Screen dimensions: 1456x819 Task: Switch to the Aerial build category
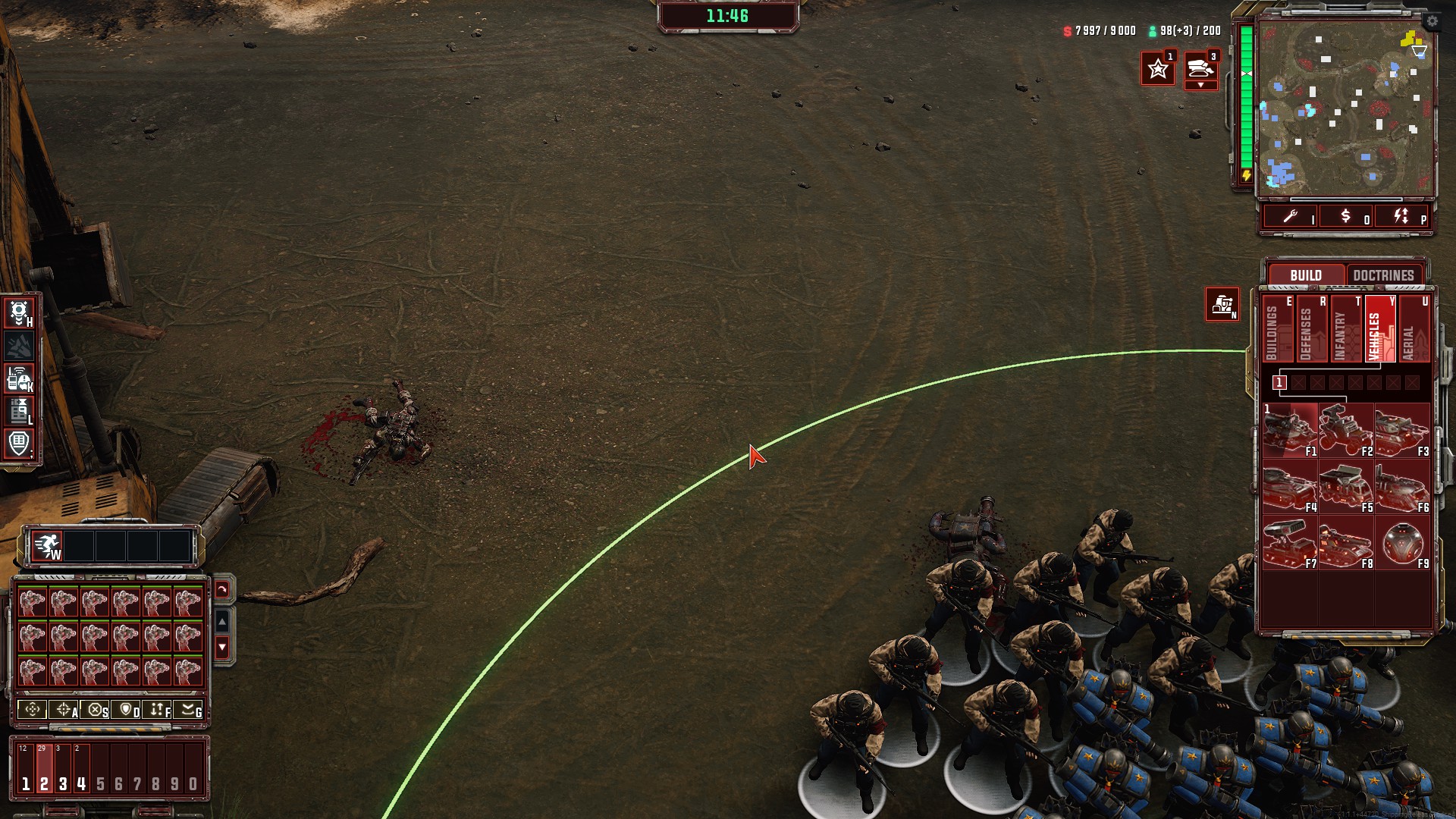click(x=1414, y=330)
